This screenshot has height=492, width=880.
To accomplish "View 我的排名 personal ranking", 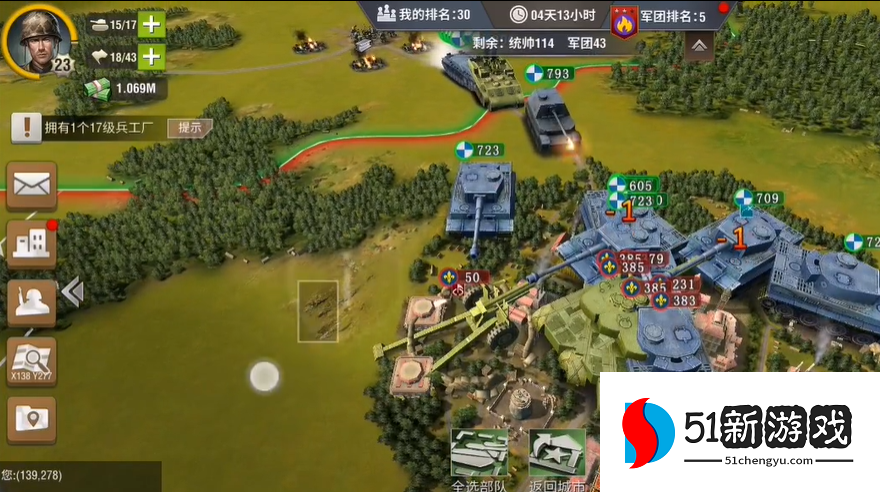I will [423, 14].
